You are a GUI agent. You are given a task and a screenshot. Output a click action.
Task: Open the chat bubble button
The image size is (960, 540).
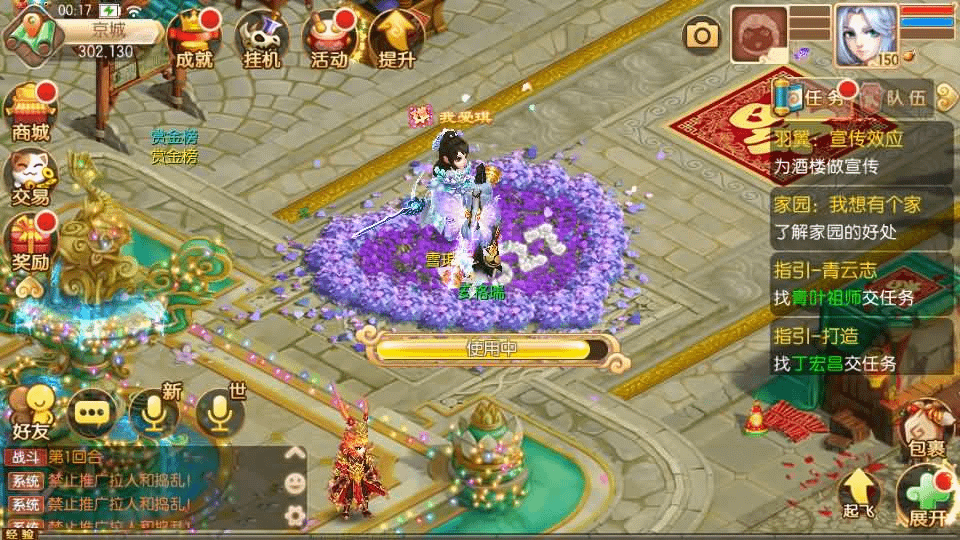(x=92, y=412)
